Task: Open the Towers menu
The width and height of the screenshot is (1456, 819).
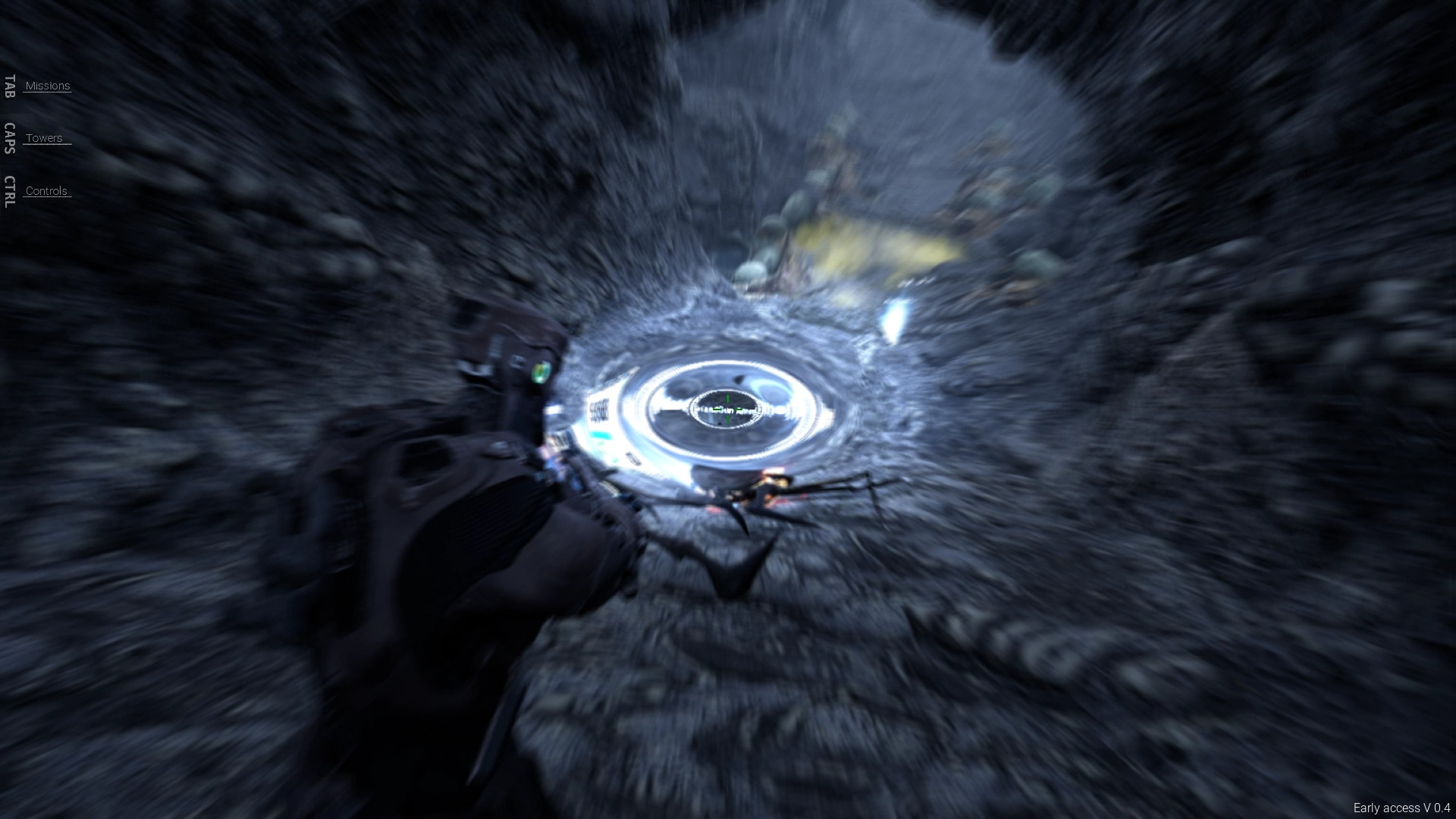Action: [44, 137]
